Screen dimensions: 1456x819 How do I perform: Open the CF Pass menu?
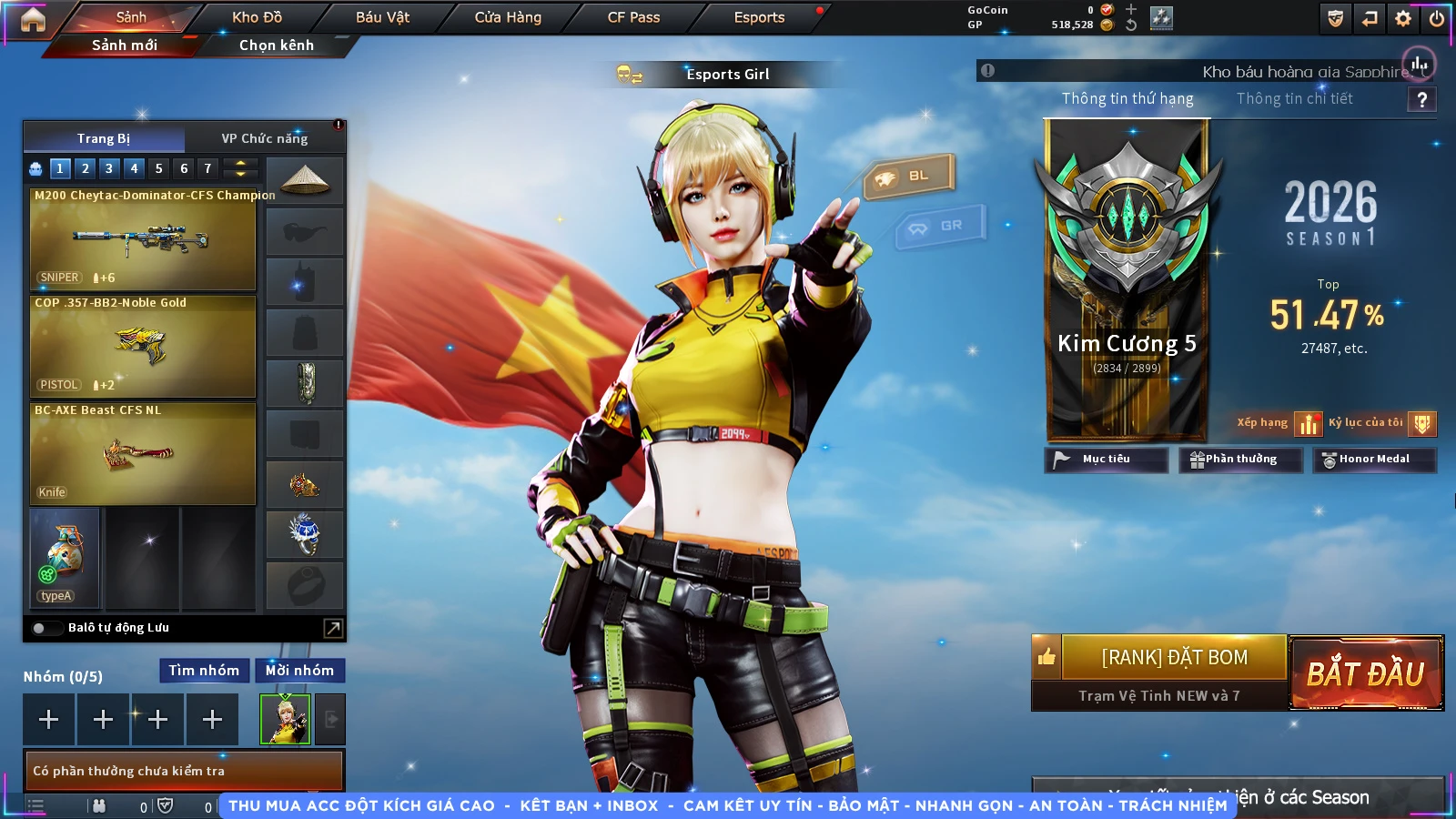(x=633, y=17)
